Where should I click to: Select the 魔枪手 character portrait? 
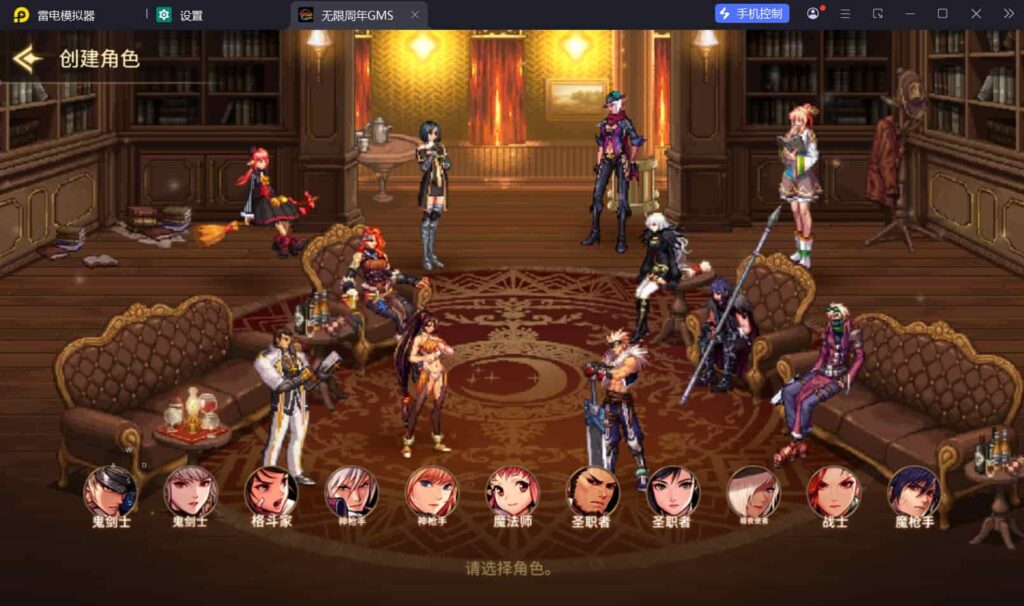[x=914, y=492]
